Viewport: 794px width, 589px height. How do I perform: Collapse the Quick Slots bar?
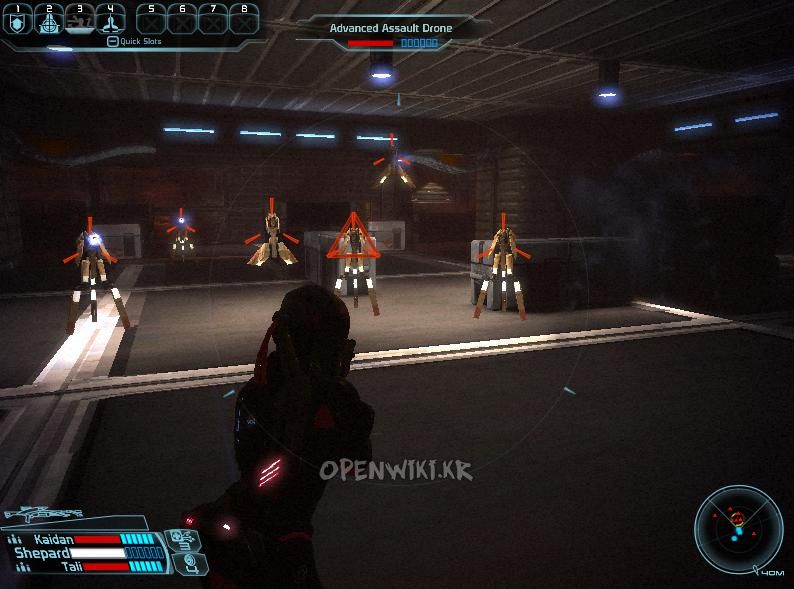[x=113, y=42]
